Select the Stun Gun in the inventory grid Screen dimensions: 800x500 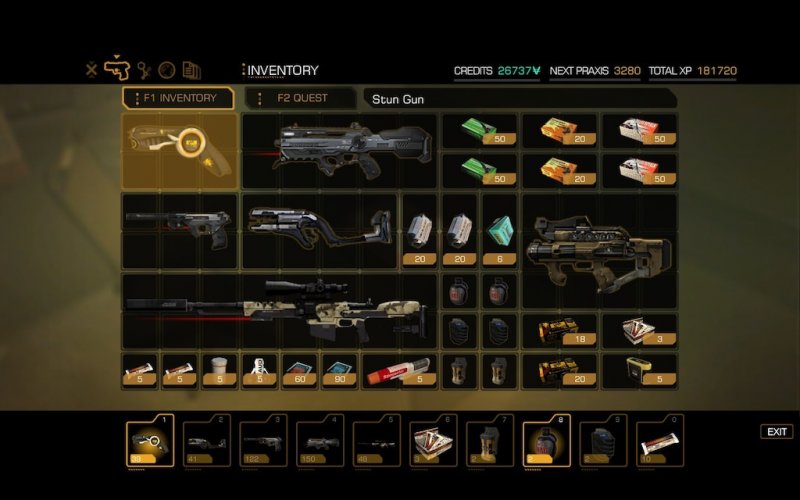pos(180,151)
